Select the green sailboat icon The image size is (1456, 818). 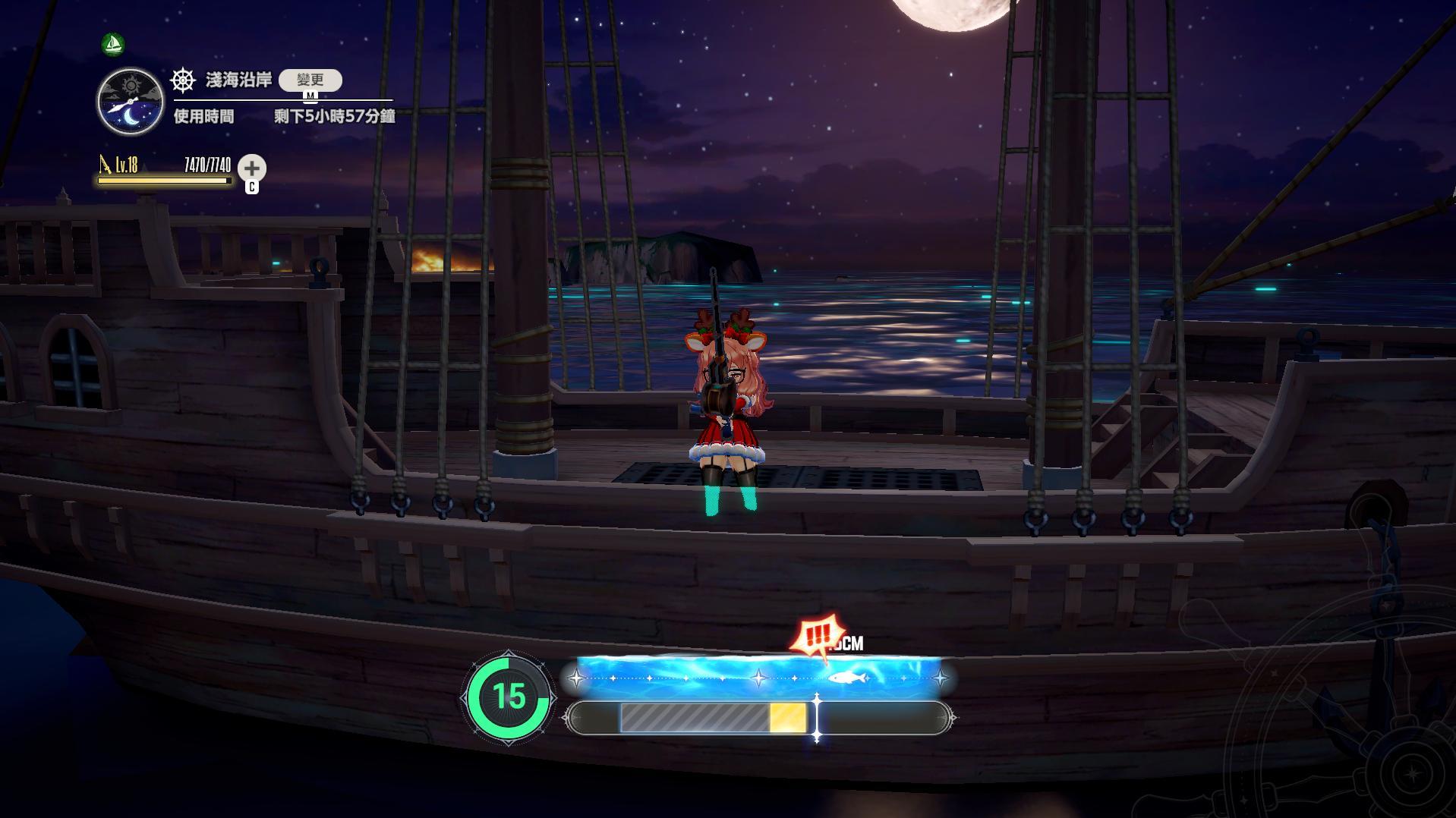[113, 44]
